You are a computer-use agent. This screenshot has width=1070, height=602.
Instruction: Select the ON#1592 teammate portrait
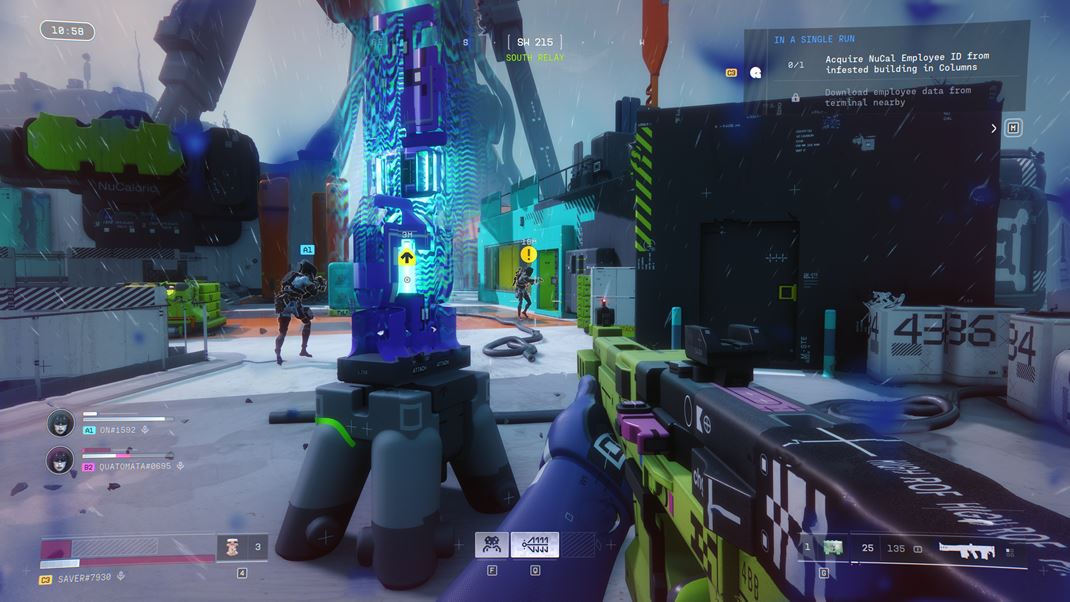(x=61, y=423)
